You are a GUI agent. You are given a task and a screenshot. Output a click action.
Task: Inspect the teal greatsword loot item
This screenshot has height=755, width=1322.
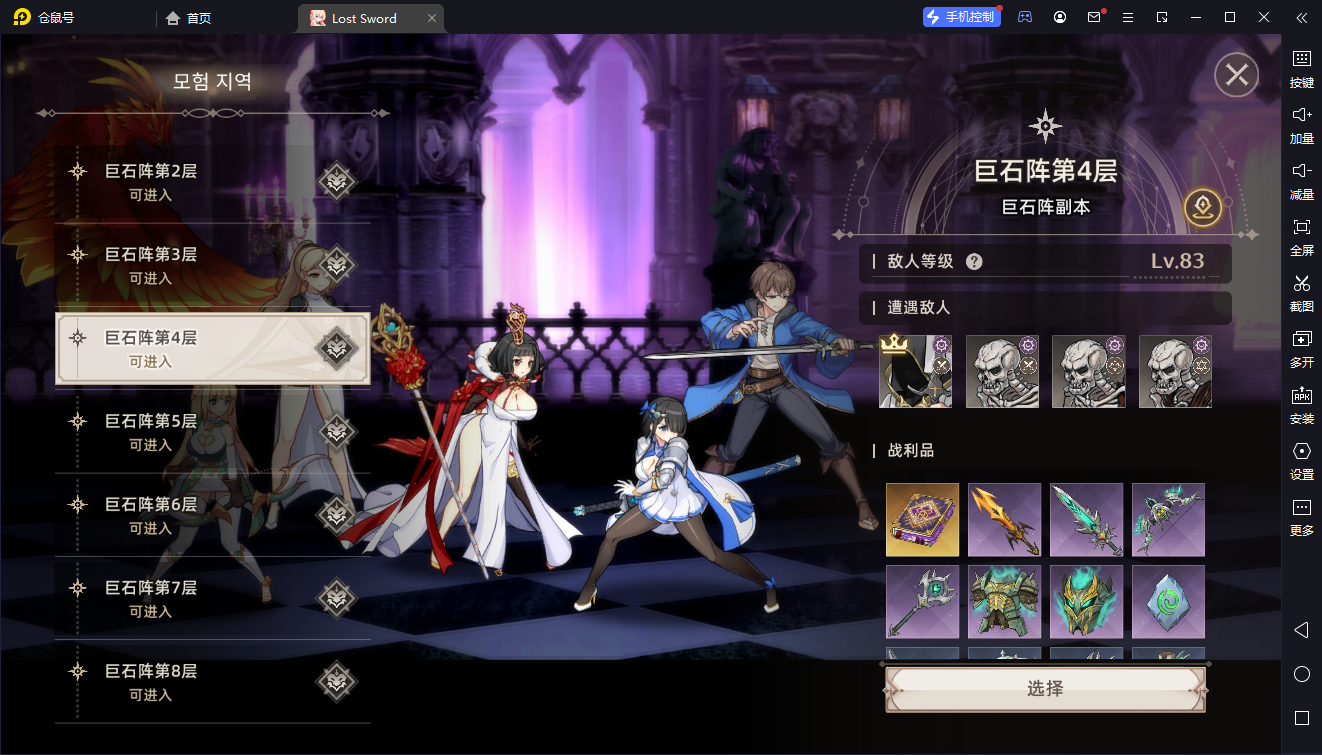pos(1086,520)
